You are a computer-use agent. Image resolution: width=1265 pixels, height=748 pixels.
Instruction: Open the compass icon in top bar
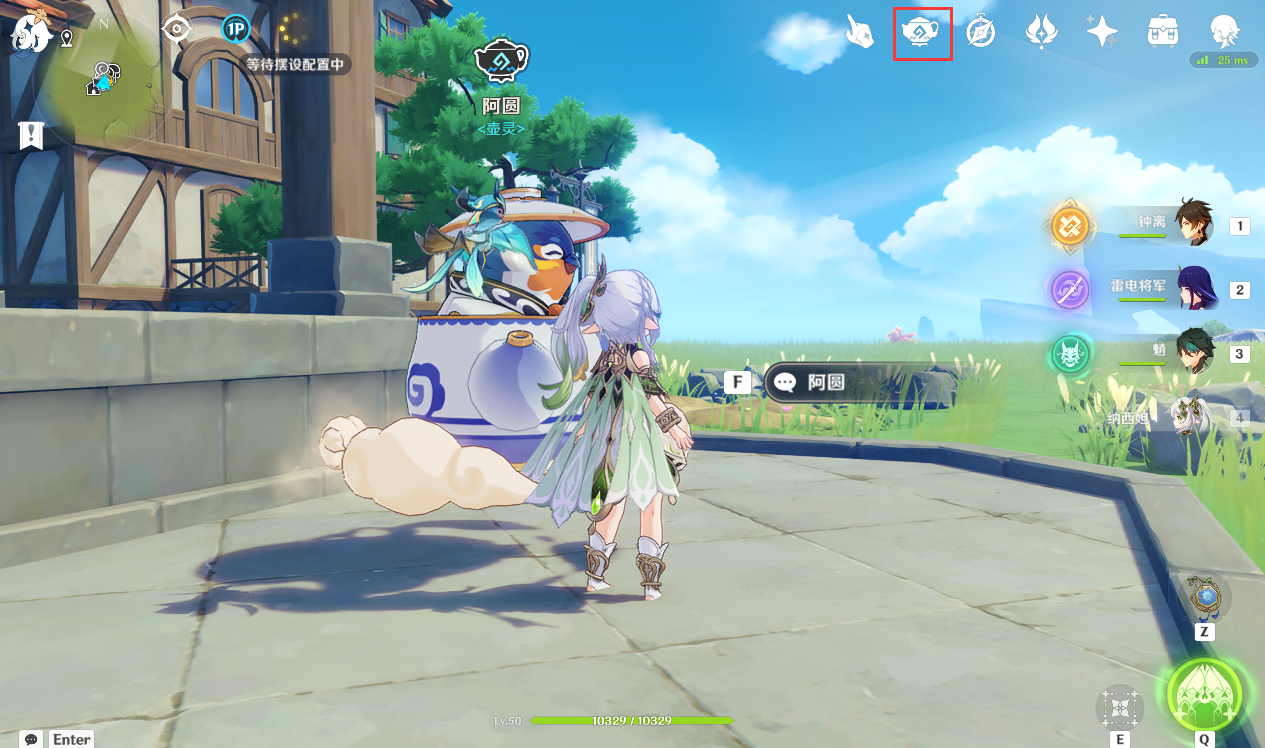click(981, 33)
